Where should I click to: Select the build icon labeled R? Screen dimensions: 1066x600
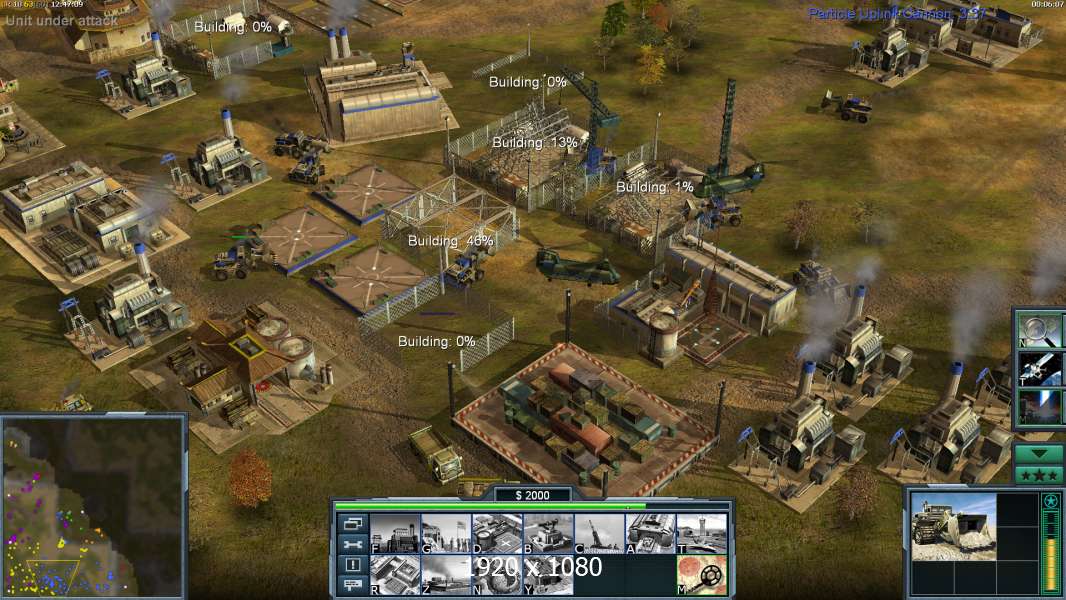click(395, 575)
